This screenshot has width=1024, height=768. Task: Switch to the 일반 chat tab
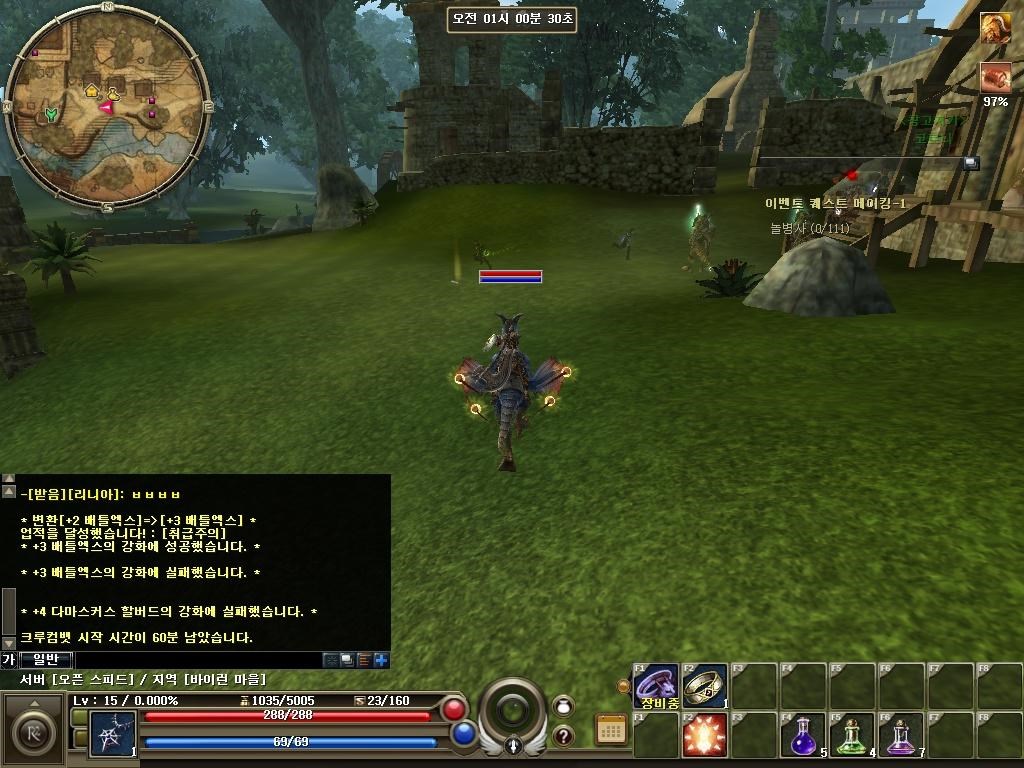coord(46,660)
